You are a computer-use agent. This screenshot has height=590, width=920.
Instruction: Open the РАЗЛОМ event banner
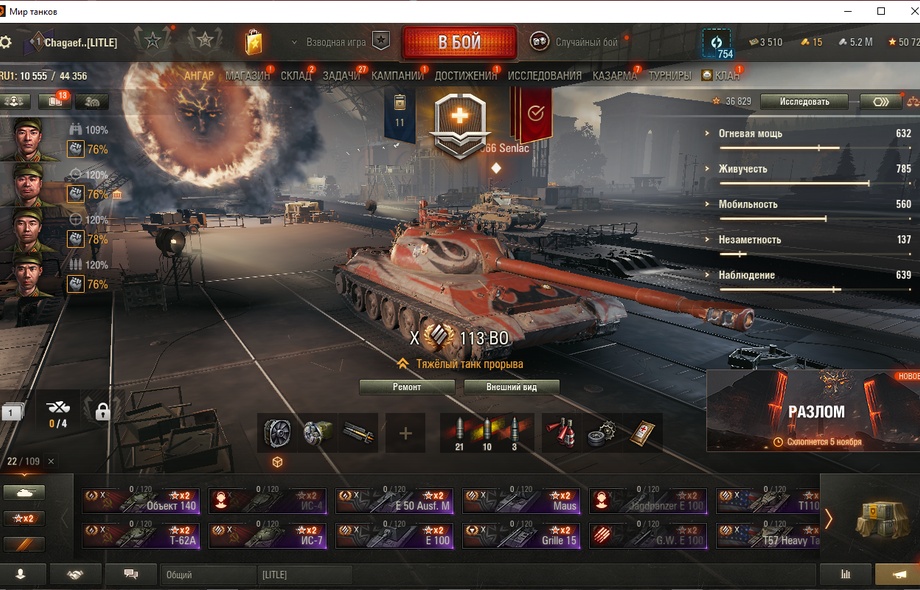point(812,411)
